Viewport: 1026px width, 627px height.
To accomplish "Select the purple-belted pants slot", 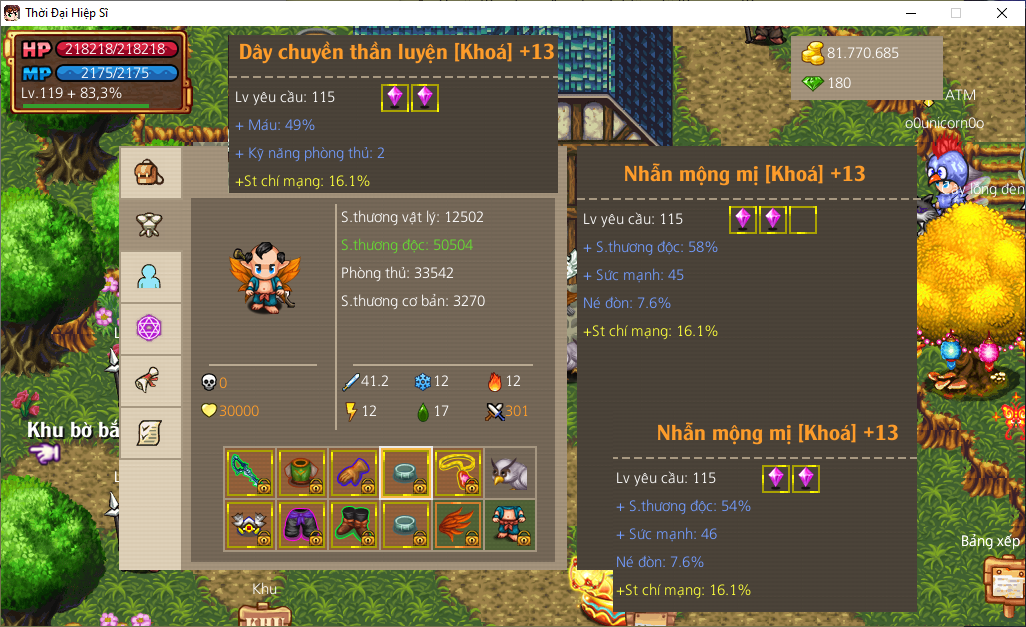I will [x=302, y=525].
